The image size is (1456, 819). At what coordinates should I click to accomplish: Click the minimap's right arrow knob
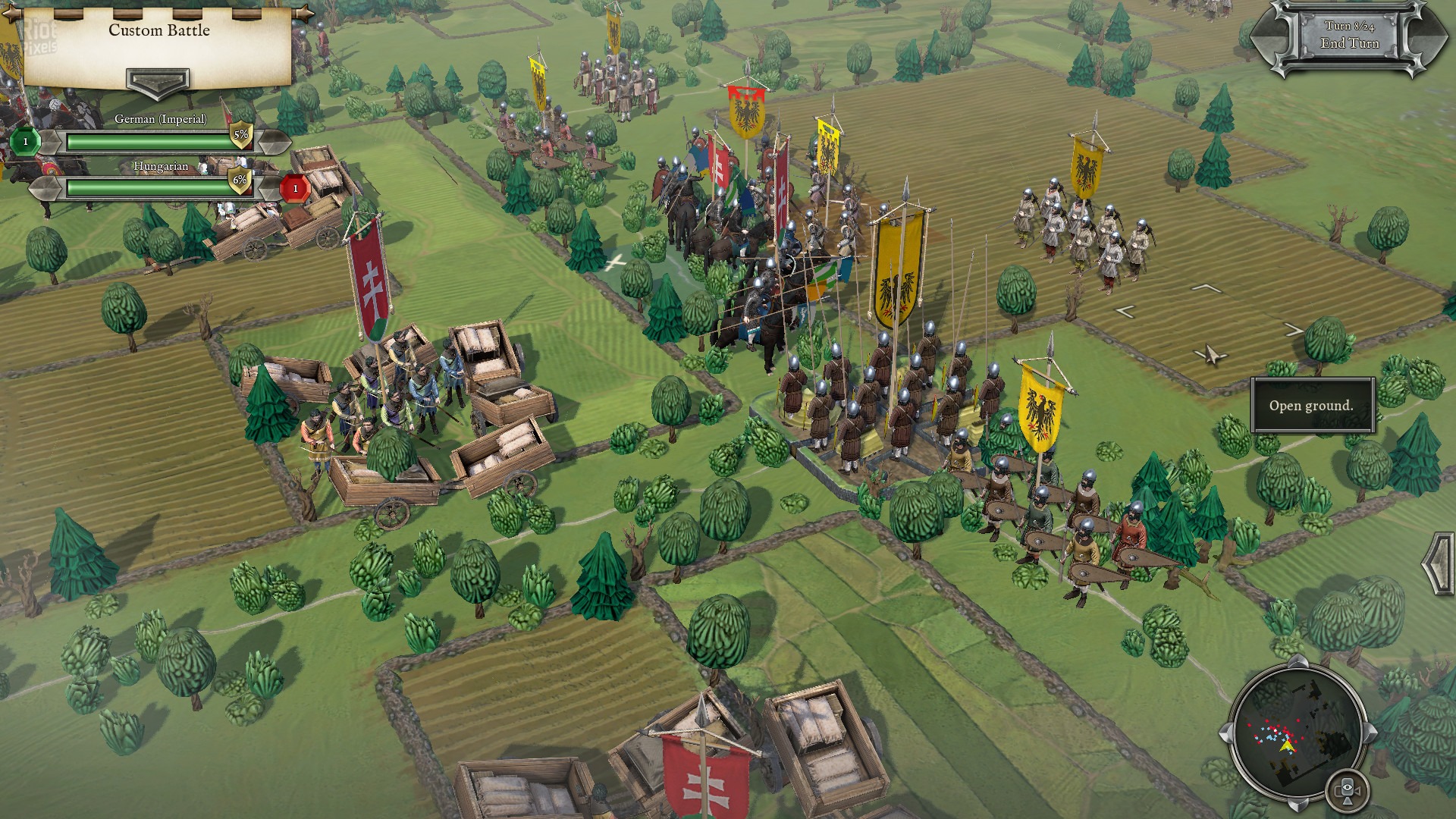coord(1370,732)
